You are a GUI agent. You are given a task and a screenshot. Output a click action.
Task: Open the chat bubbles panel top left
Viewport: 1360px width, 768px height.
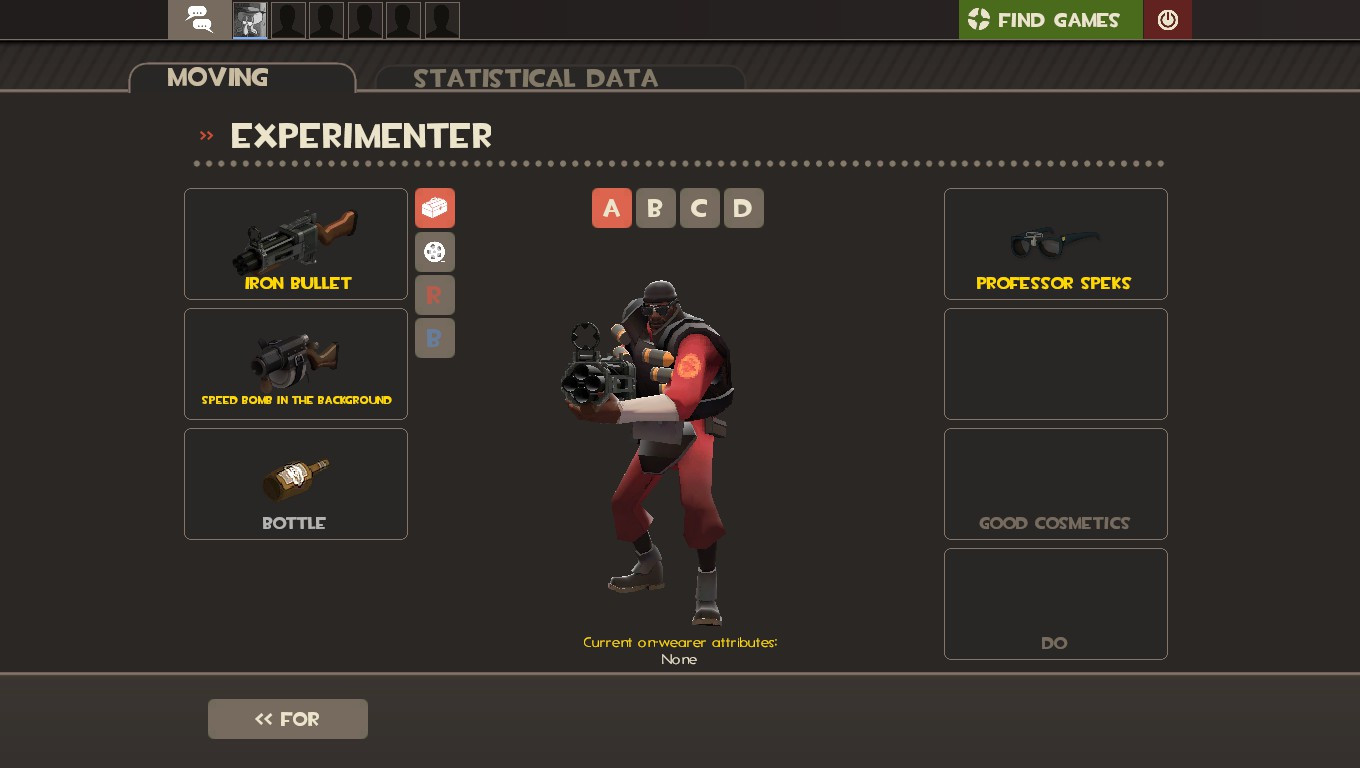click(x=197, y=19)
